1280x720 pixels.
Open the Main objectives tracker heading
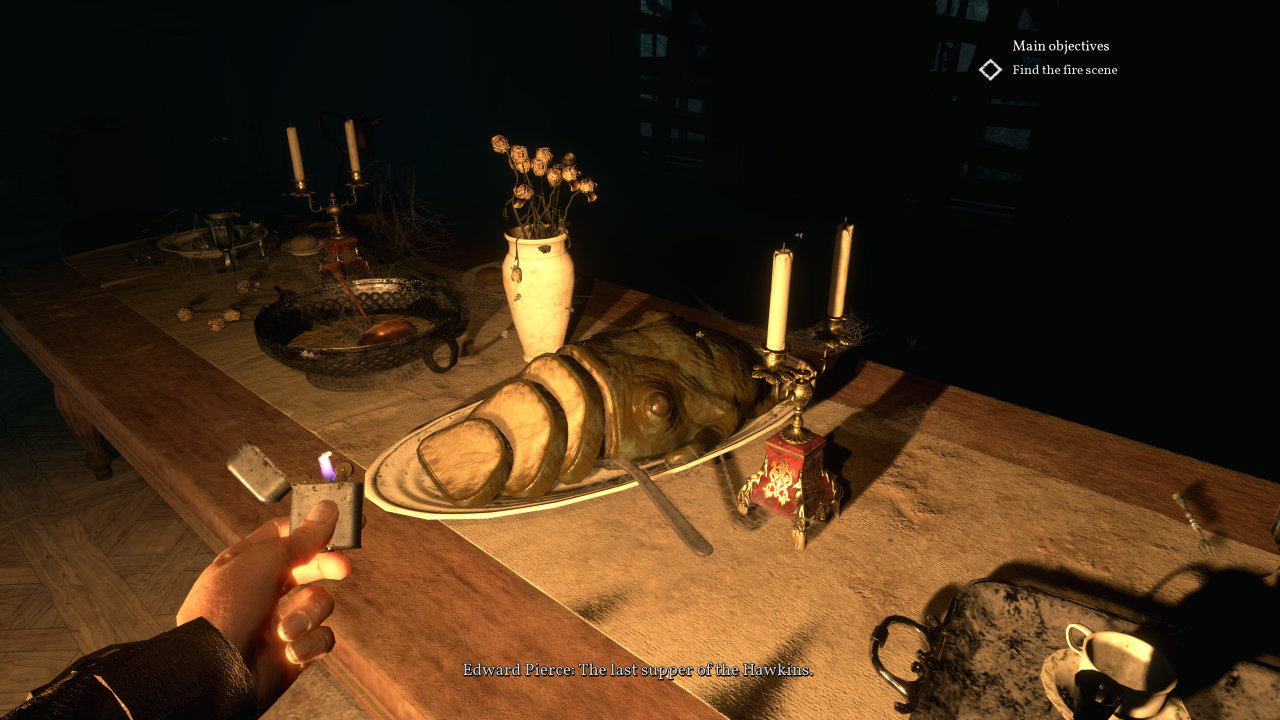(1060, 46)
